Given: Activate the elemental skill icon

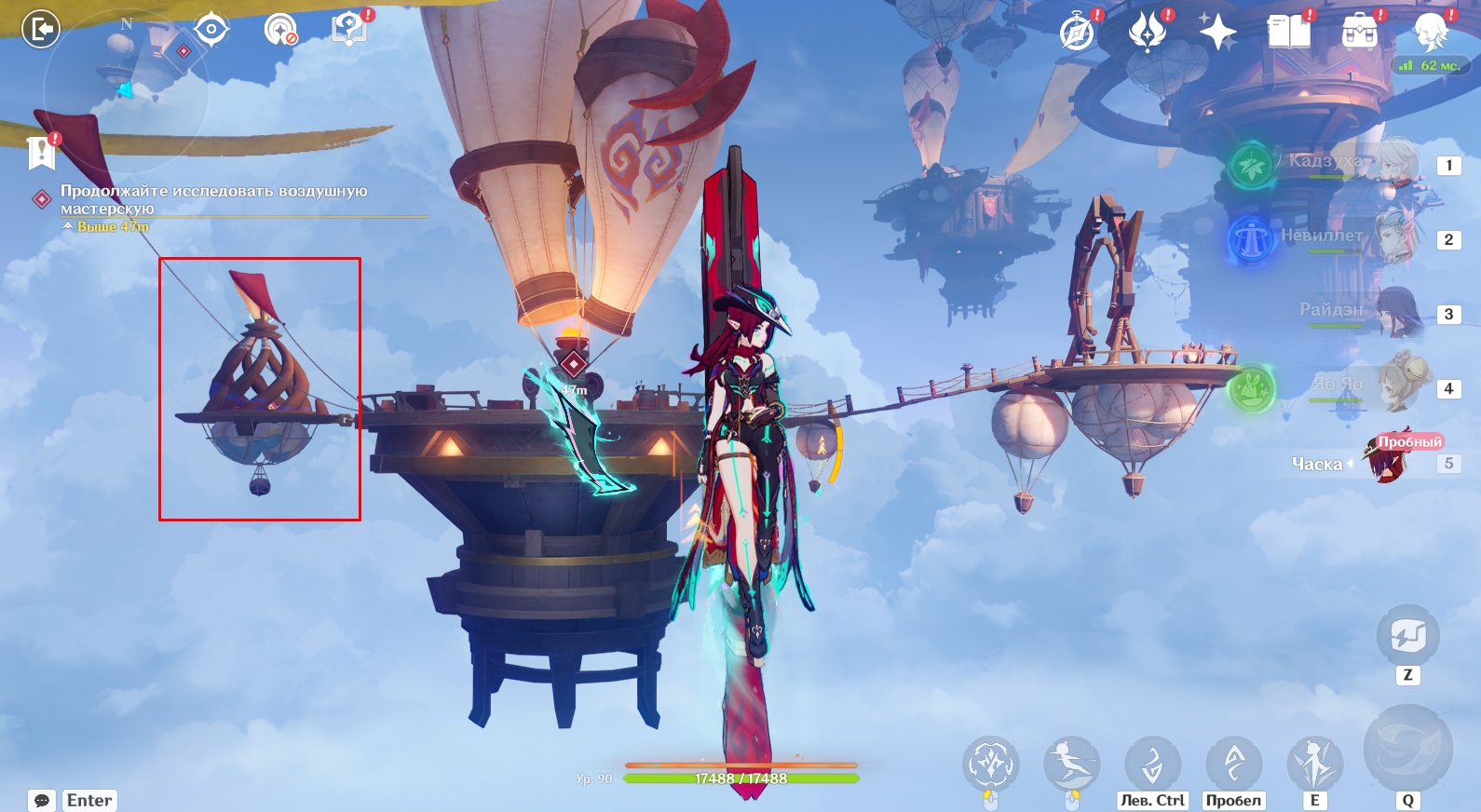Looking at the screenshot, I should (x=1314, y=765).
